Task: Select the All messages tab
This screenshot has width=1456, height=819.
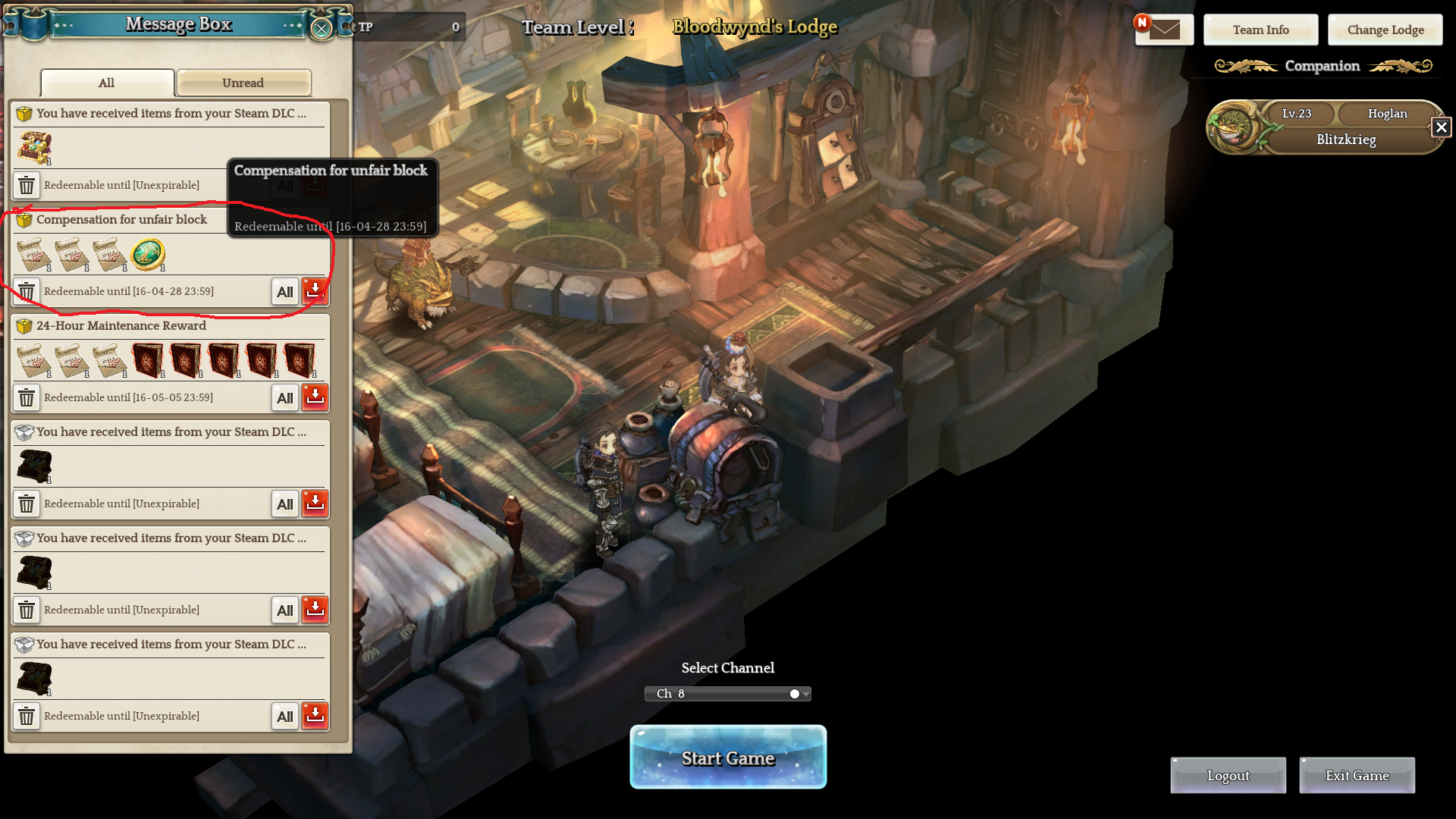Action: click(107, 83)
